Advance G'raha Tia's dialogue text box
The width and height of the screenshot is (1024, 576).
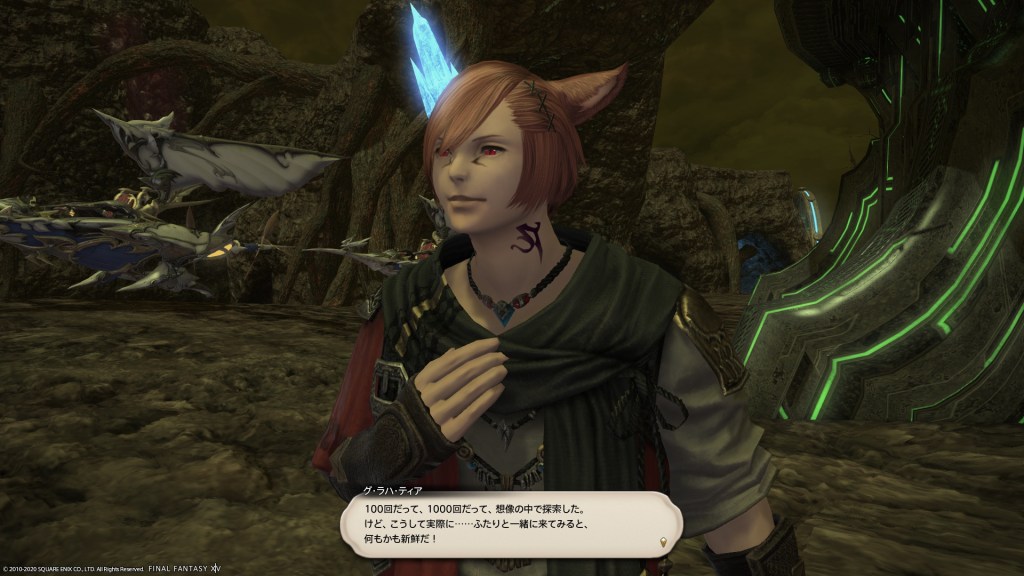coord(510,522)
